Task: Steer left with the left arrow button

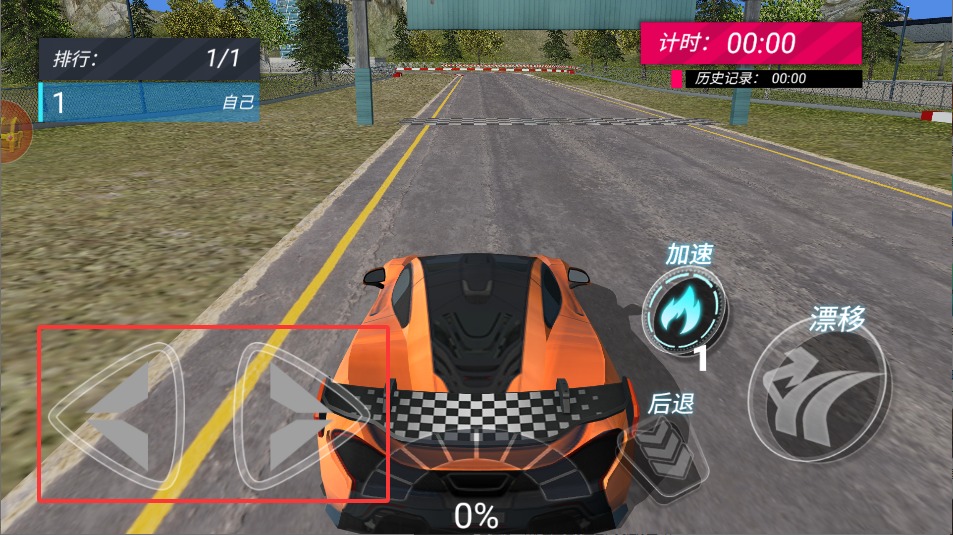Action: point(117,415)
